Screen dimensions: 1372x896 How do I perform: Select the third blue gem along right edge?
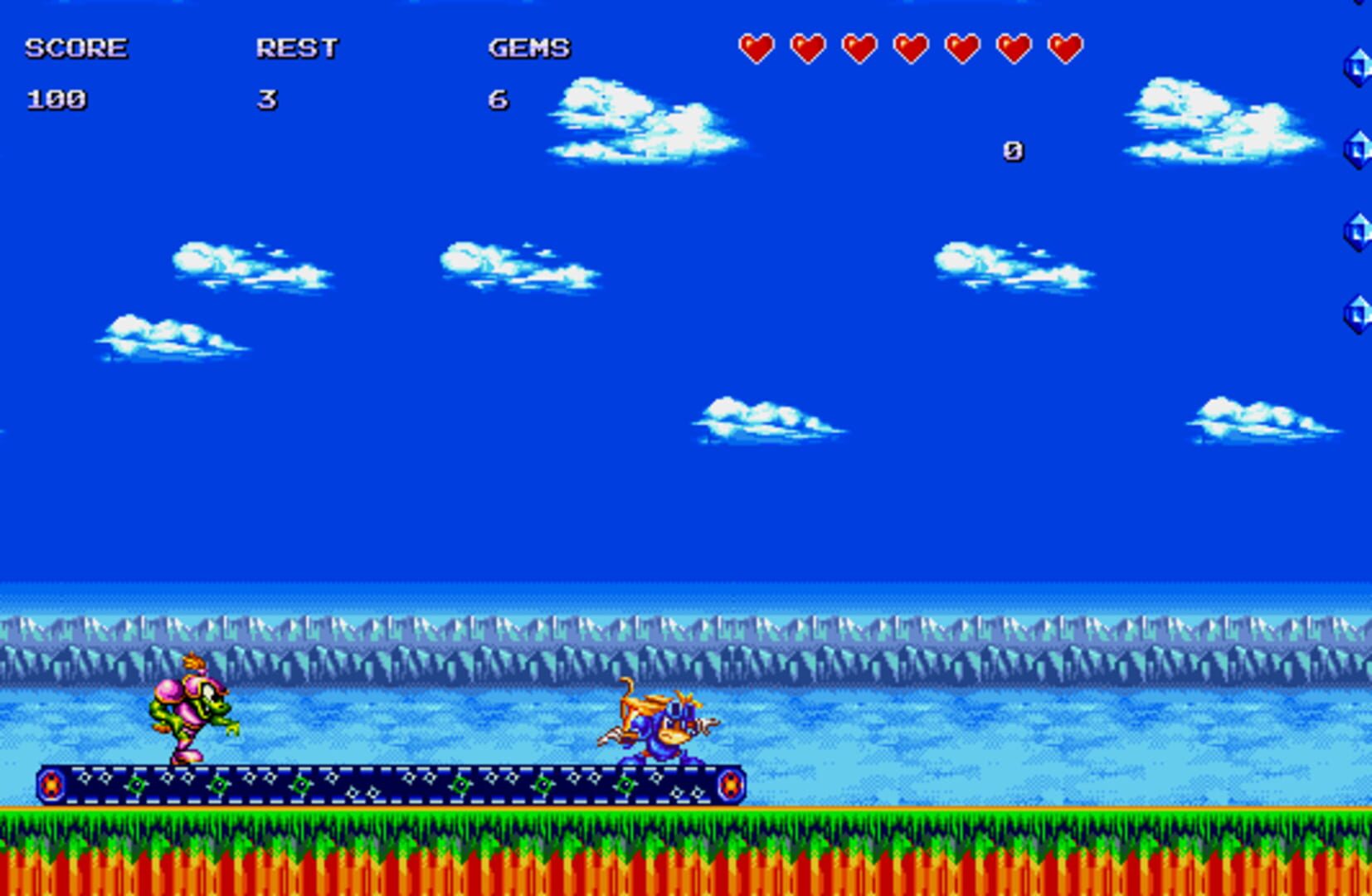click(x=1359, y=231)
